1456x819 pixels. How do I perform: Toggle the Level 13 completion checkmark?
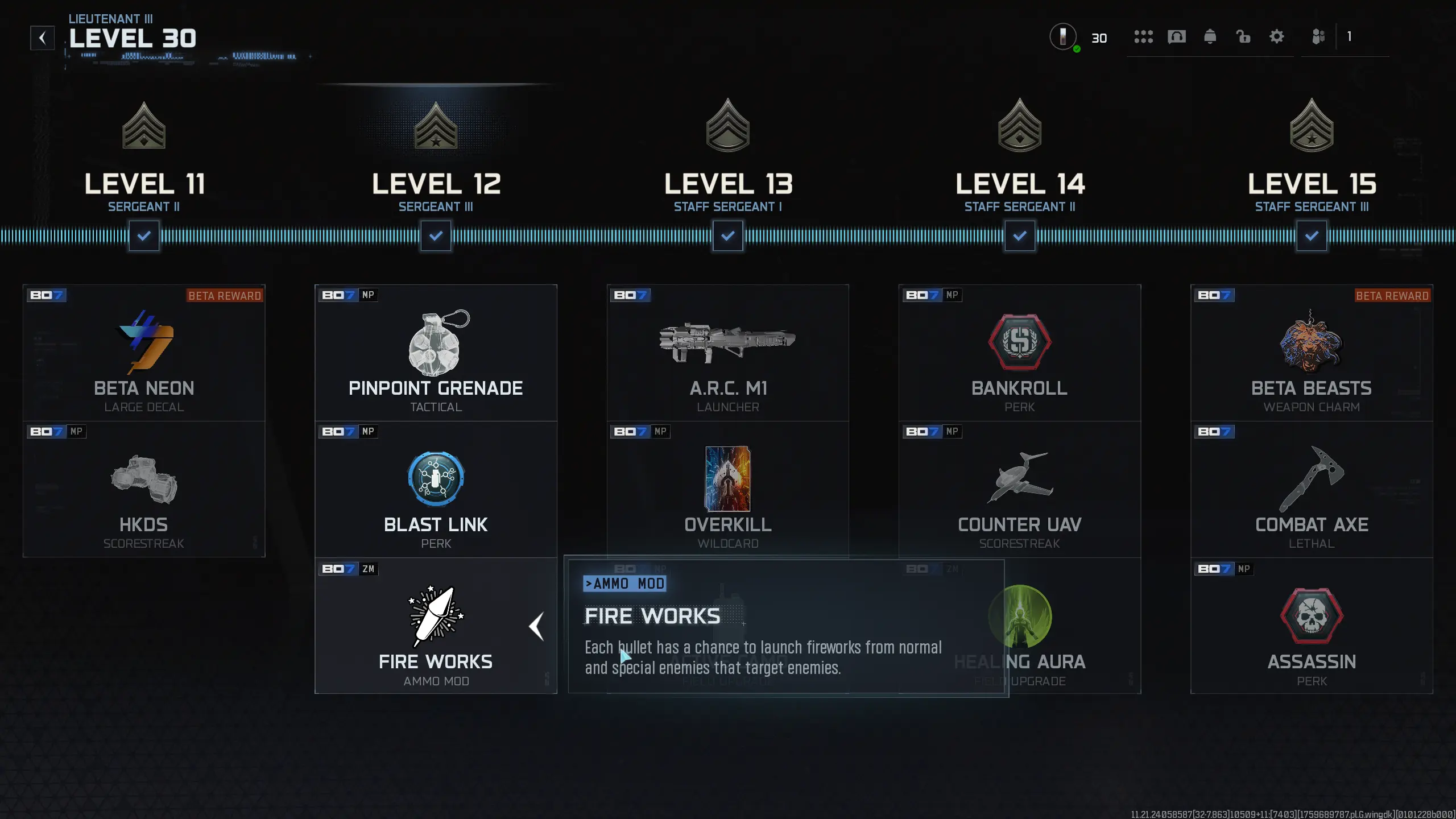729,235
